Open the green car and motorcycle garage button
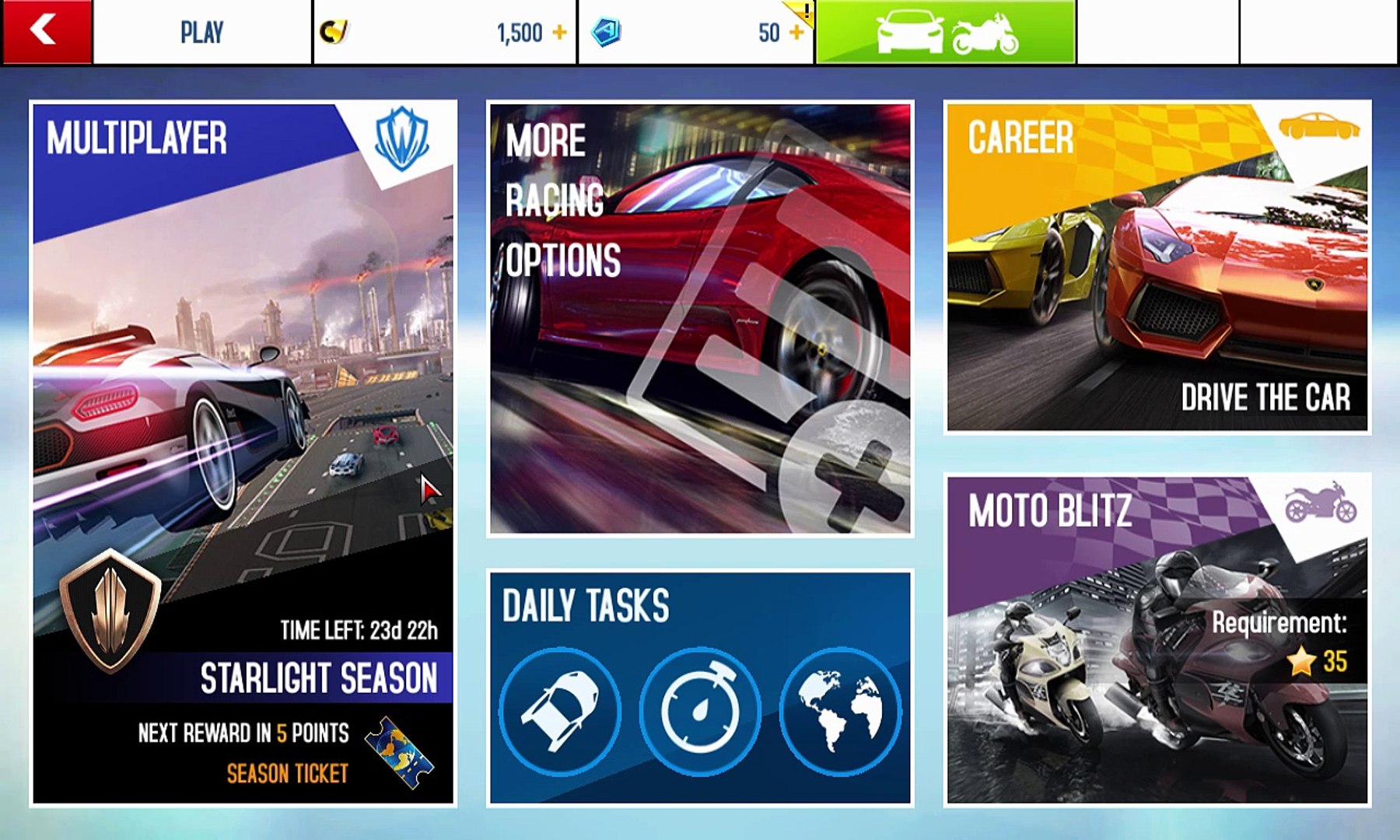The image size is (1400, 840). coord(946,33)
